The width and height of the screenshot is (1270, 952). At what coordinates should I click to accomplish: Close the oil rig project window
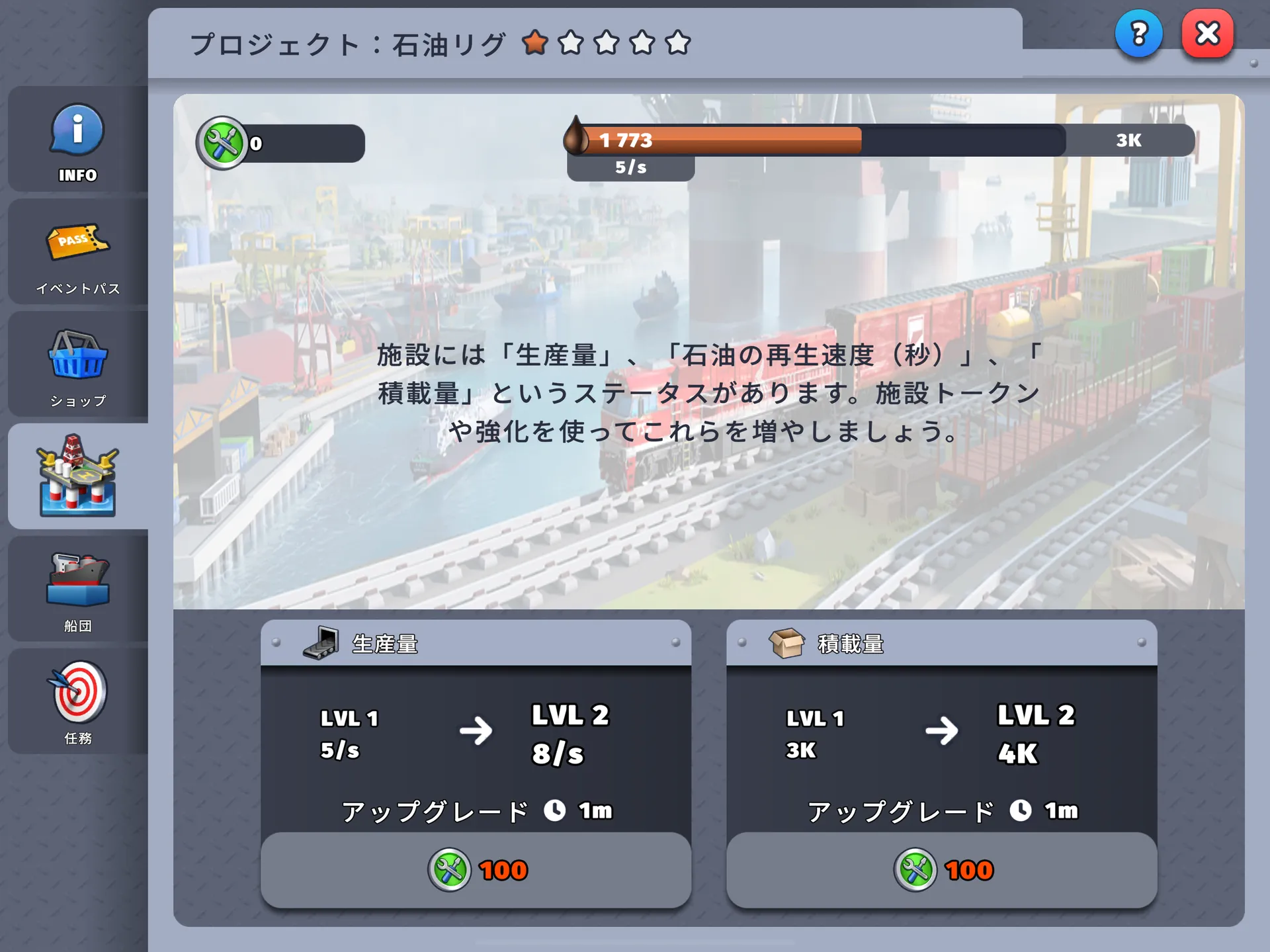[x=1207, y=33]
